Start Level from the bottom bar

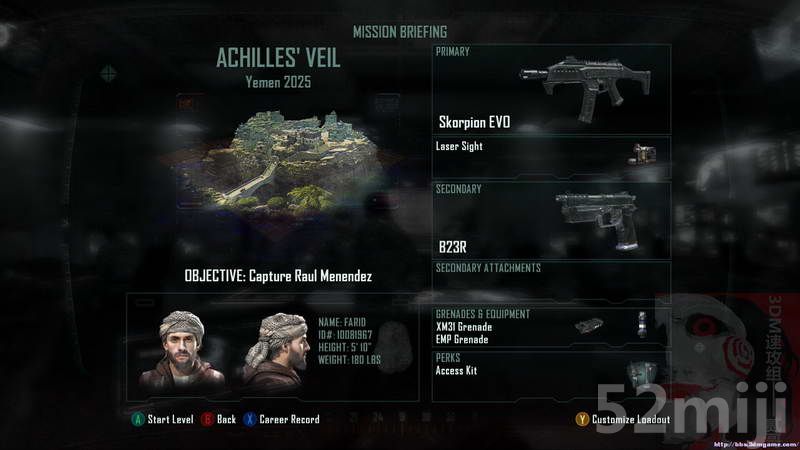click(163, 419)
